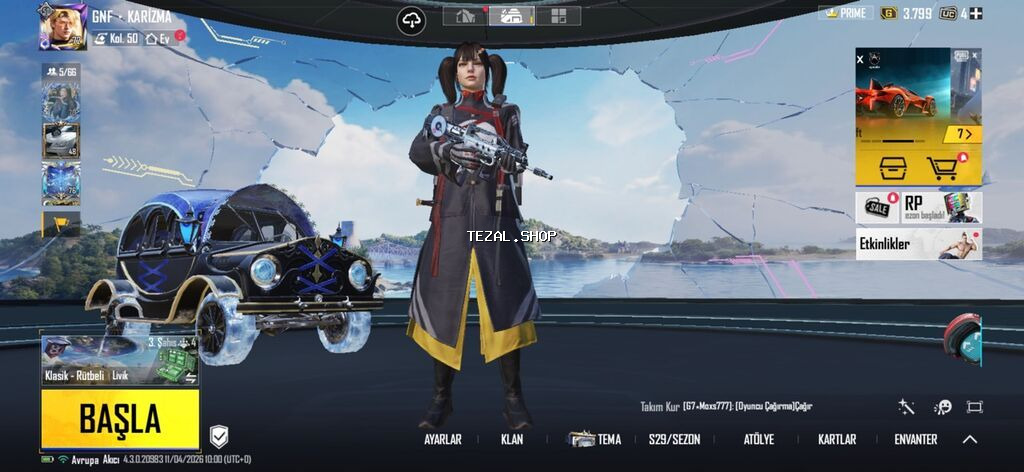The height and width of the screenshot is (472, 1024).
Task: Click the cloud download icon
Action: coord(411,20)
